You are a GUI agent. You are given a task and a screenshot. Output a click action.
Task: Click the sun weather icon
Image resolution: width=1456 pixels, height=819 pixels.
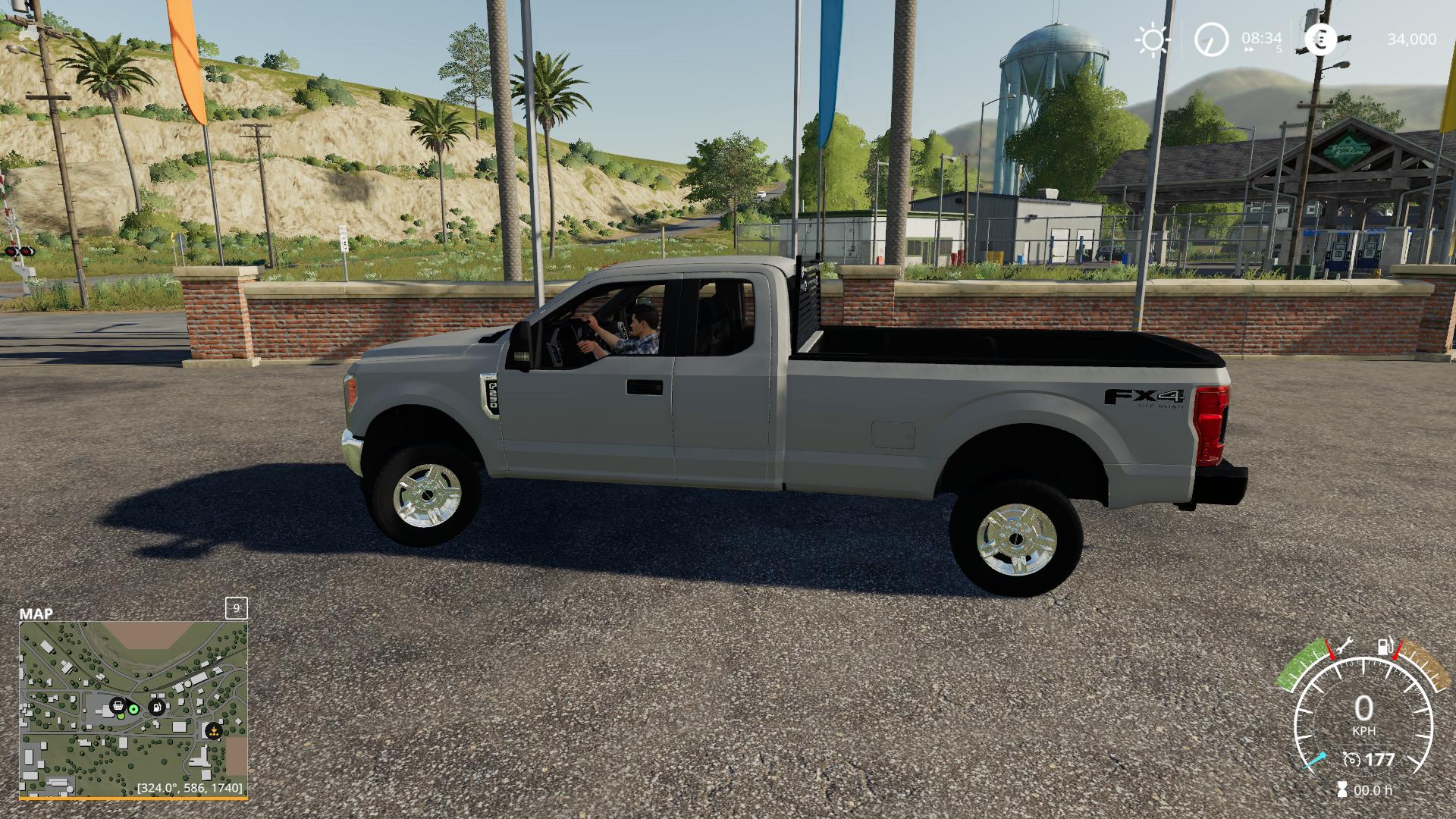click(1153, 39)
